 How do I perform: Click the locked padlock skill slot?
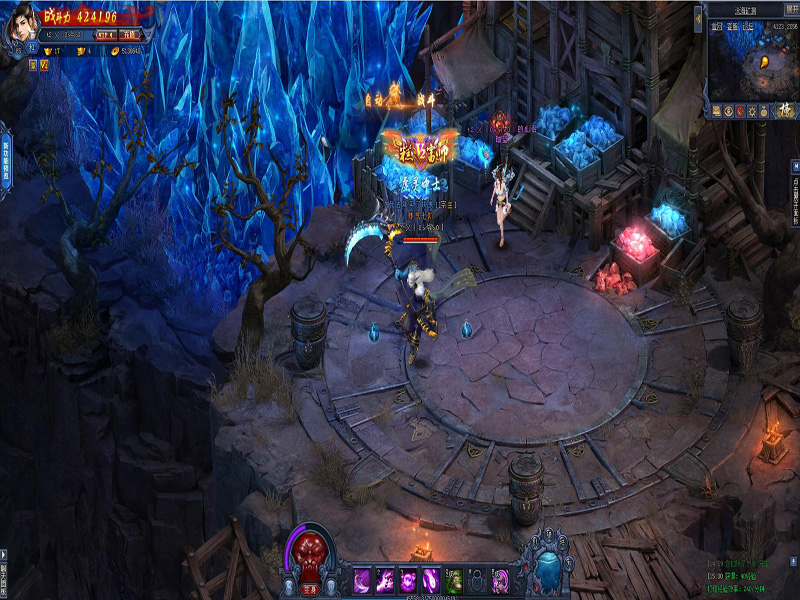(x=478, y=579)
